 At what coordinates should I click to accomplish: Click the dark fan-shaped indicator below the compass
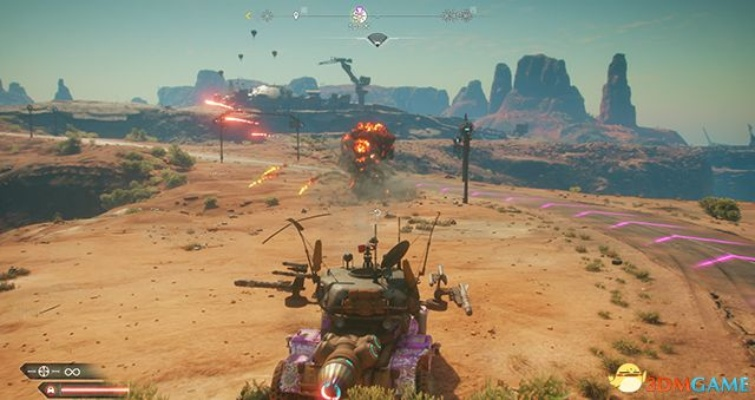pos(377,39)
